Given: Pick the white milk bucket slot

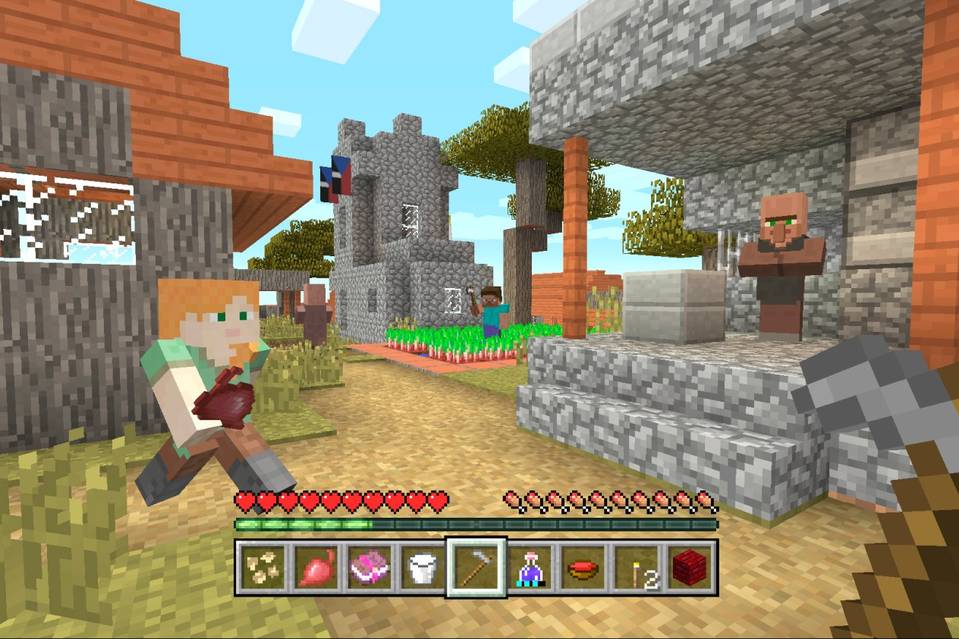Looking at the screenshot, I should (422, 568).
